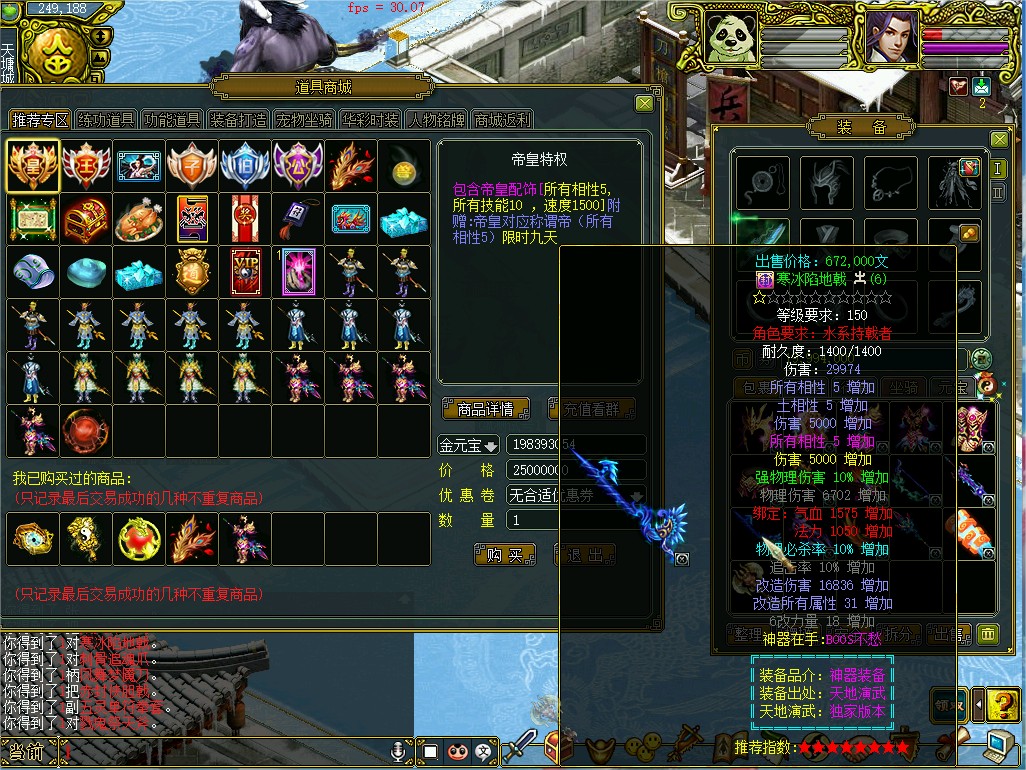Switch to the 华彩时装 tab

point(370,120)
